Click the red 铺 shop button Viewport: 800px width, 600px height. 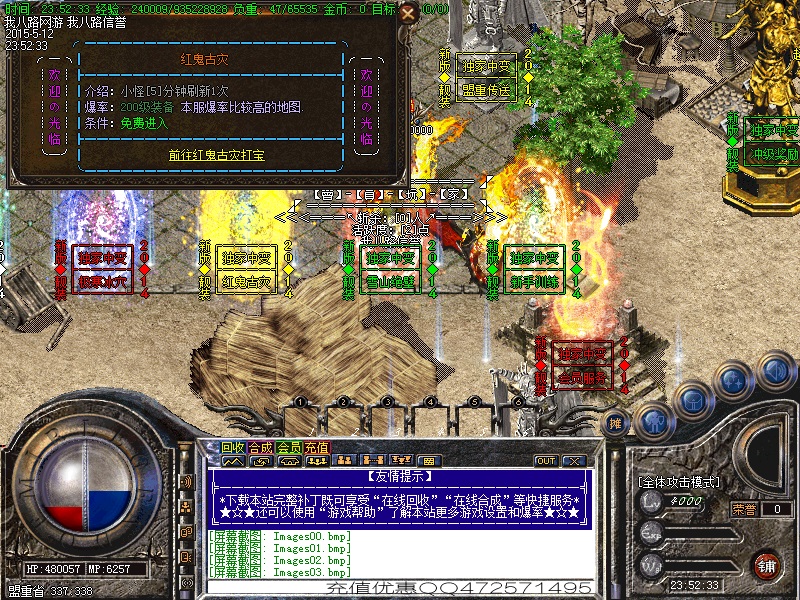tap(768, 564)
